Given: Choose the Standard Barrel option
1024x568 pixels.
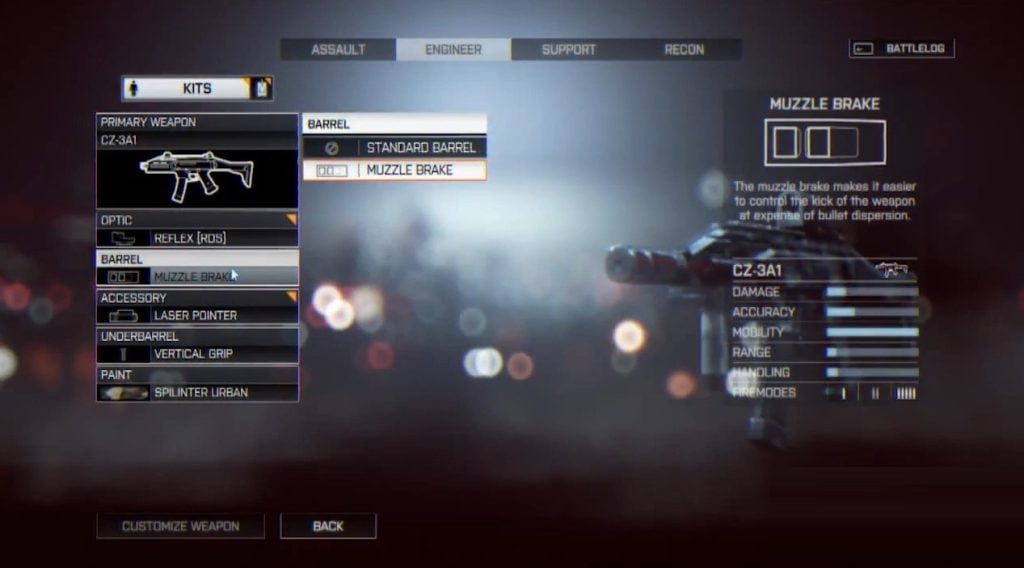Looking at the screenshot, I should (x=395, y=148).
